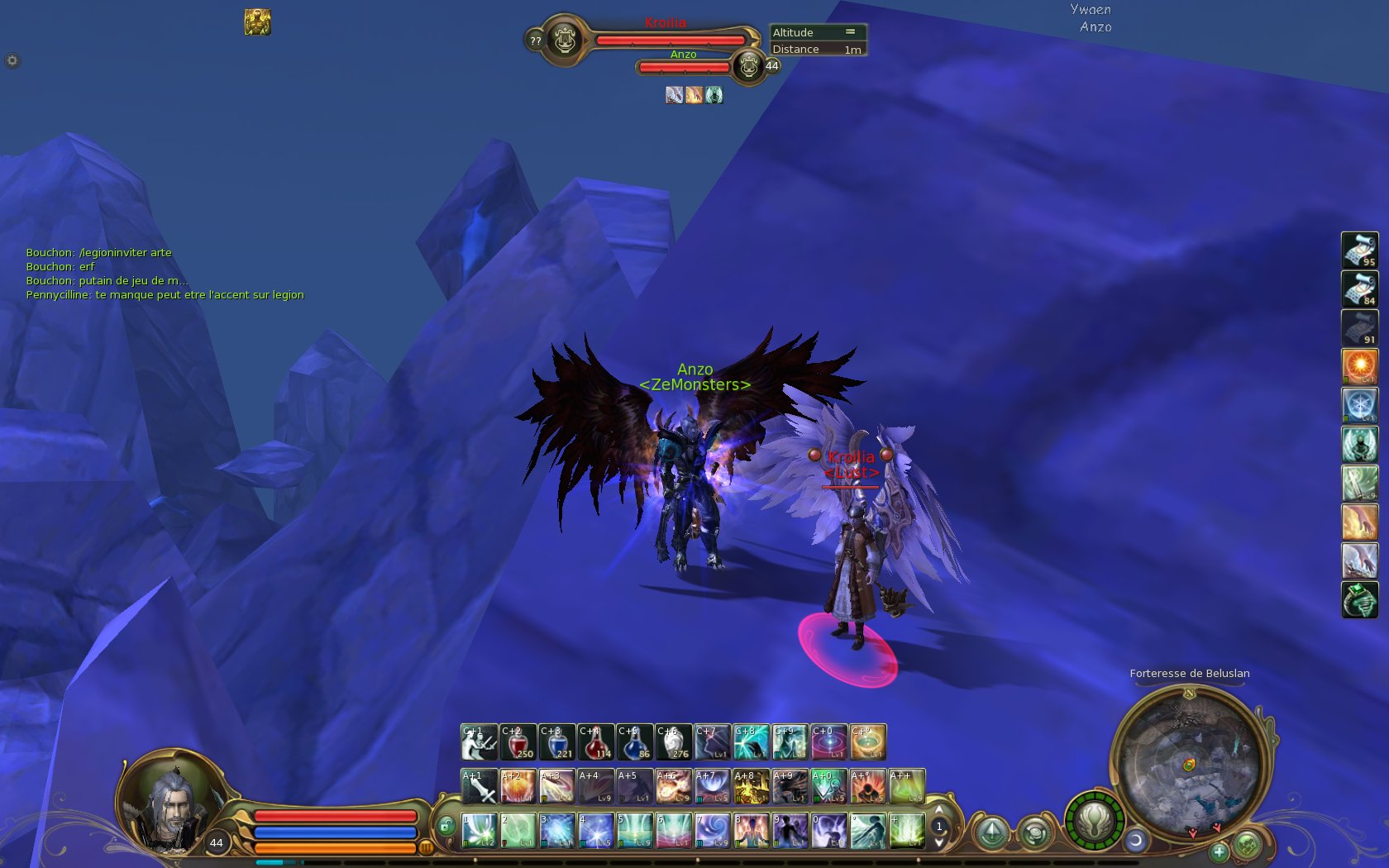Use the scroll with 95 remaining
Image resolution: width=1389 pixels, height=868 pixels.
tap(1359, 250)
